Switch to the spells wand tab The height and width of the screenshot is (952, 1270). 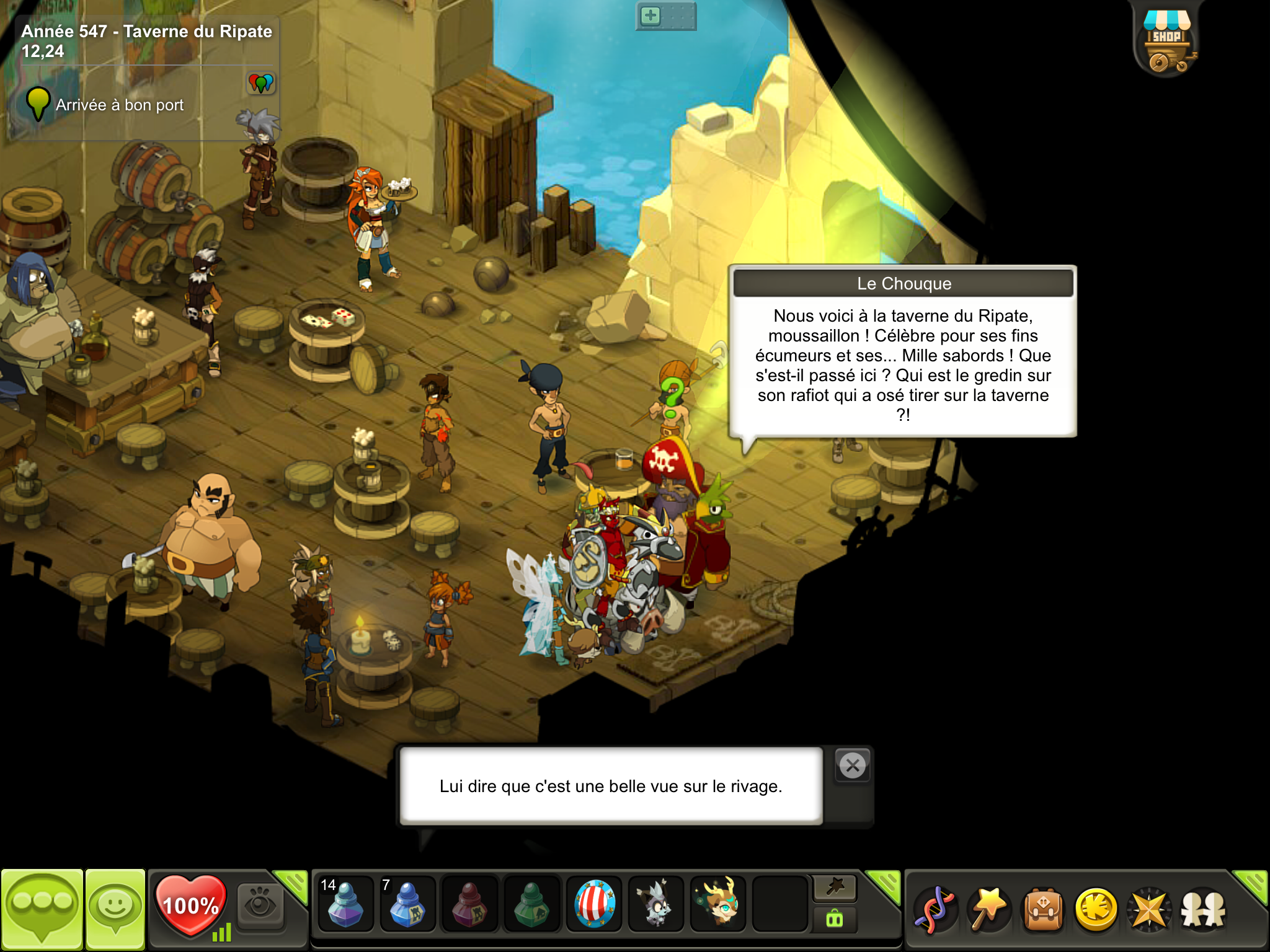point(835,888)
